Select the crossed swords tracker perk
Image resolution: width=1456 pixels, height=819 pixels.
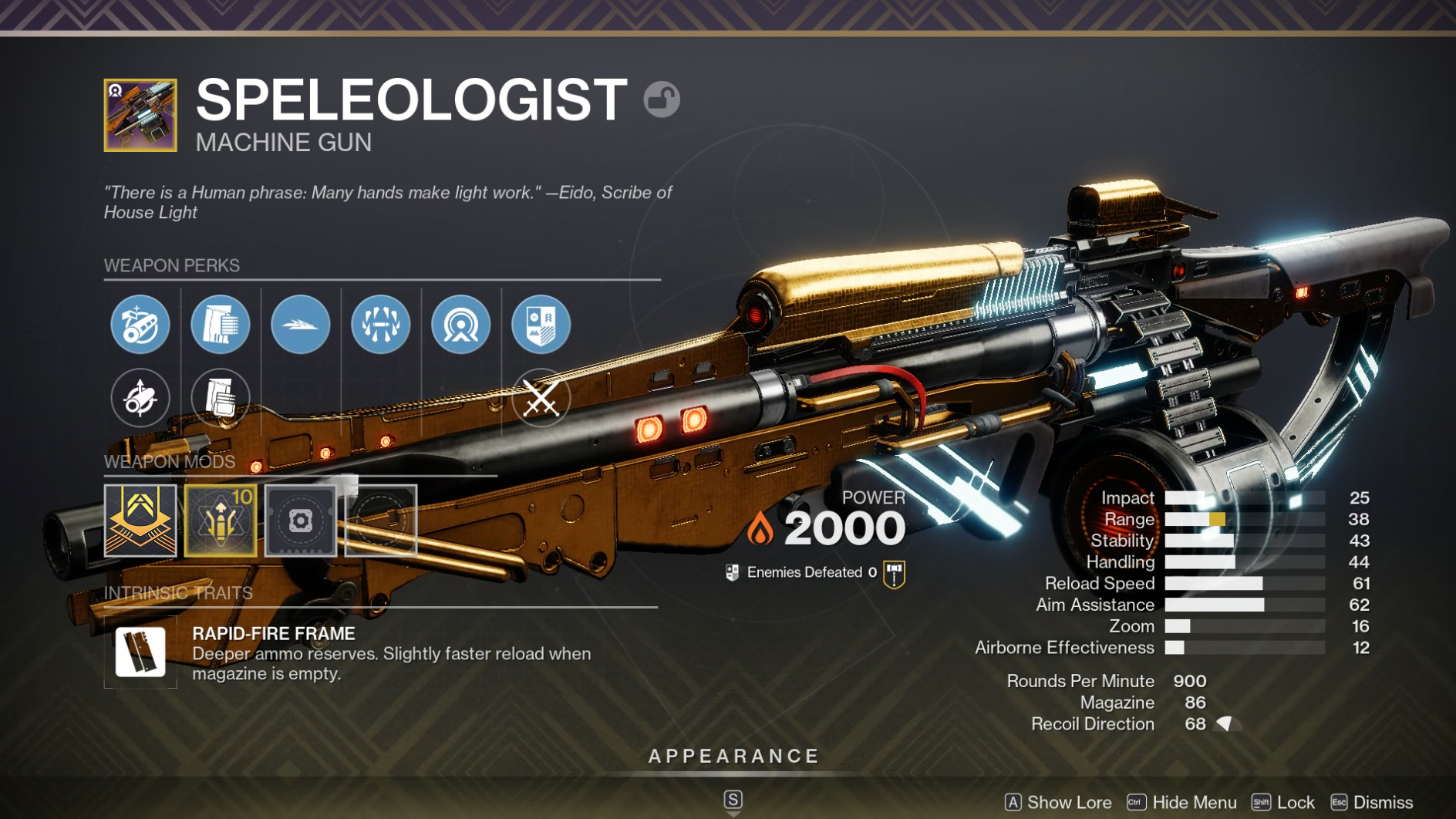coord(541,398)
